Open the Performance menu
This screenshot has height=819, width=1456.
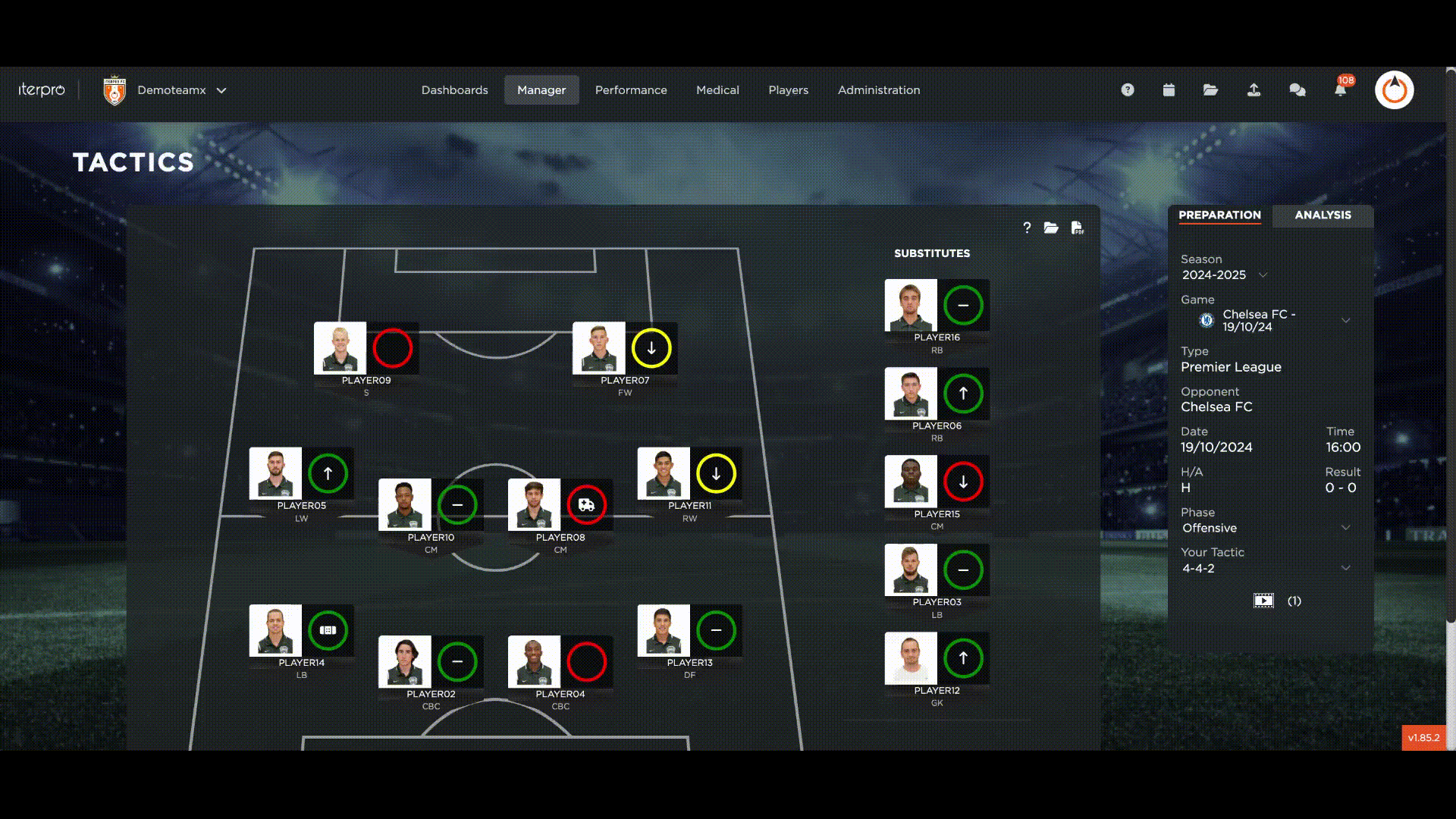coord(630,90)
